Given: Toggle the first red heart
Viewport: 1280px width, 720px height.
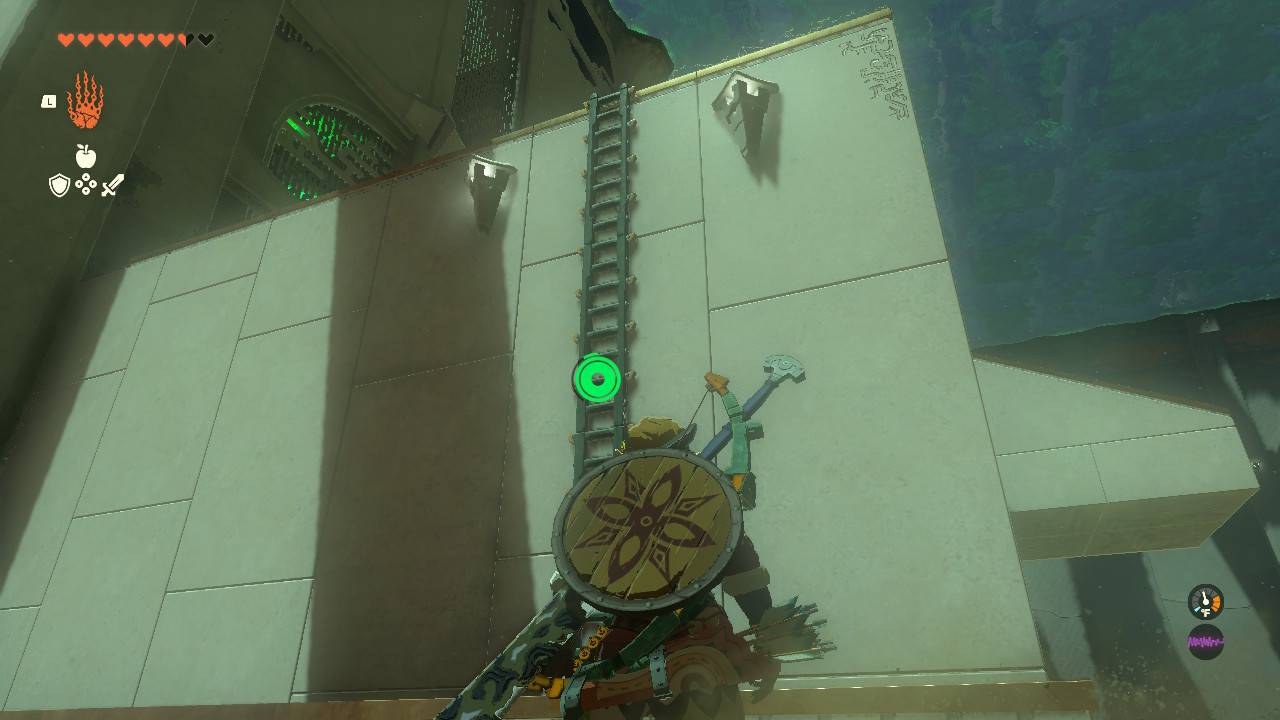Looking at the screenshot, I should (x=65, y=40).
